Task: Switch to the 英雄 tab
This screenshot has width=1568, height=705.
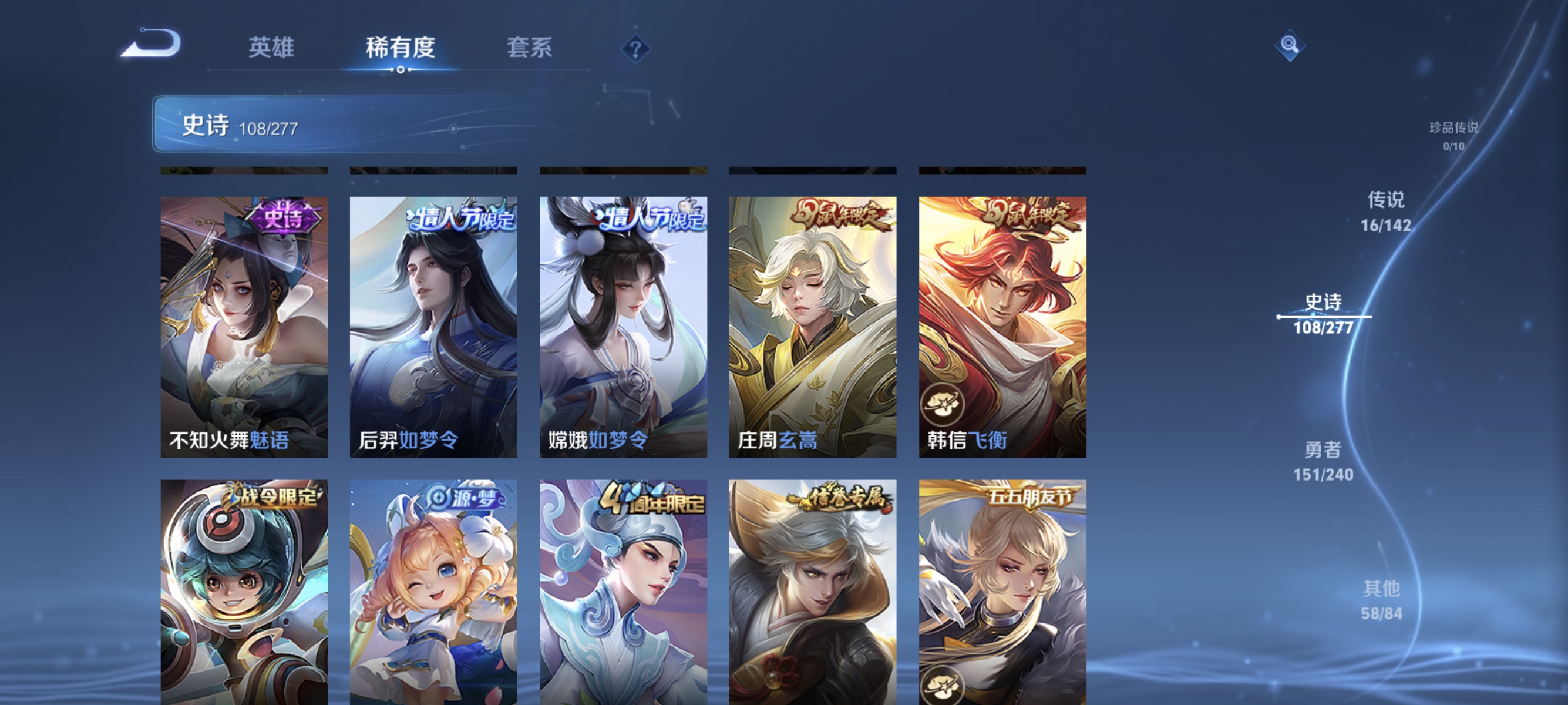Action: (x=271, y=48)
